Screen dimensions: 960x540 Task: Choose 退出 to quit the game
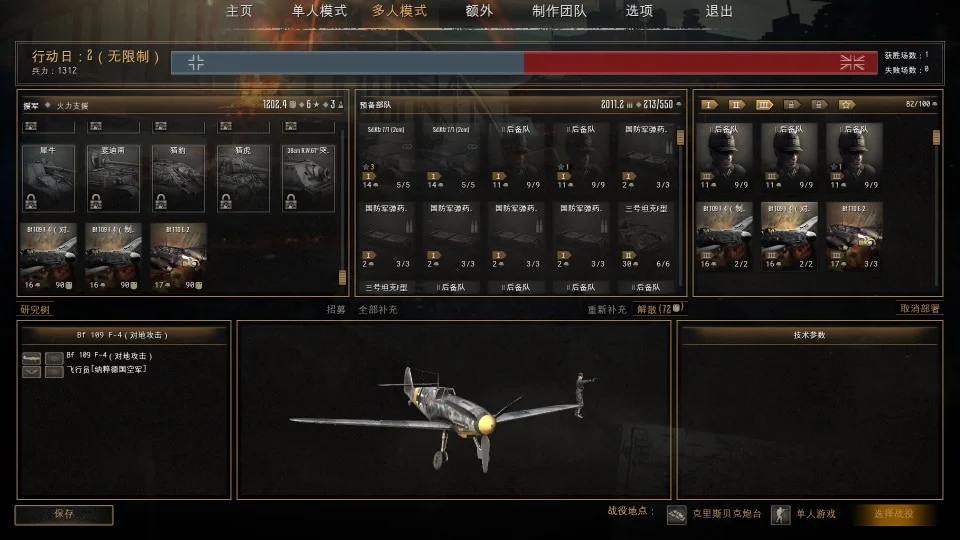click(x=719, y=11)
